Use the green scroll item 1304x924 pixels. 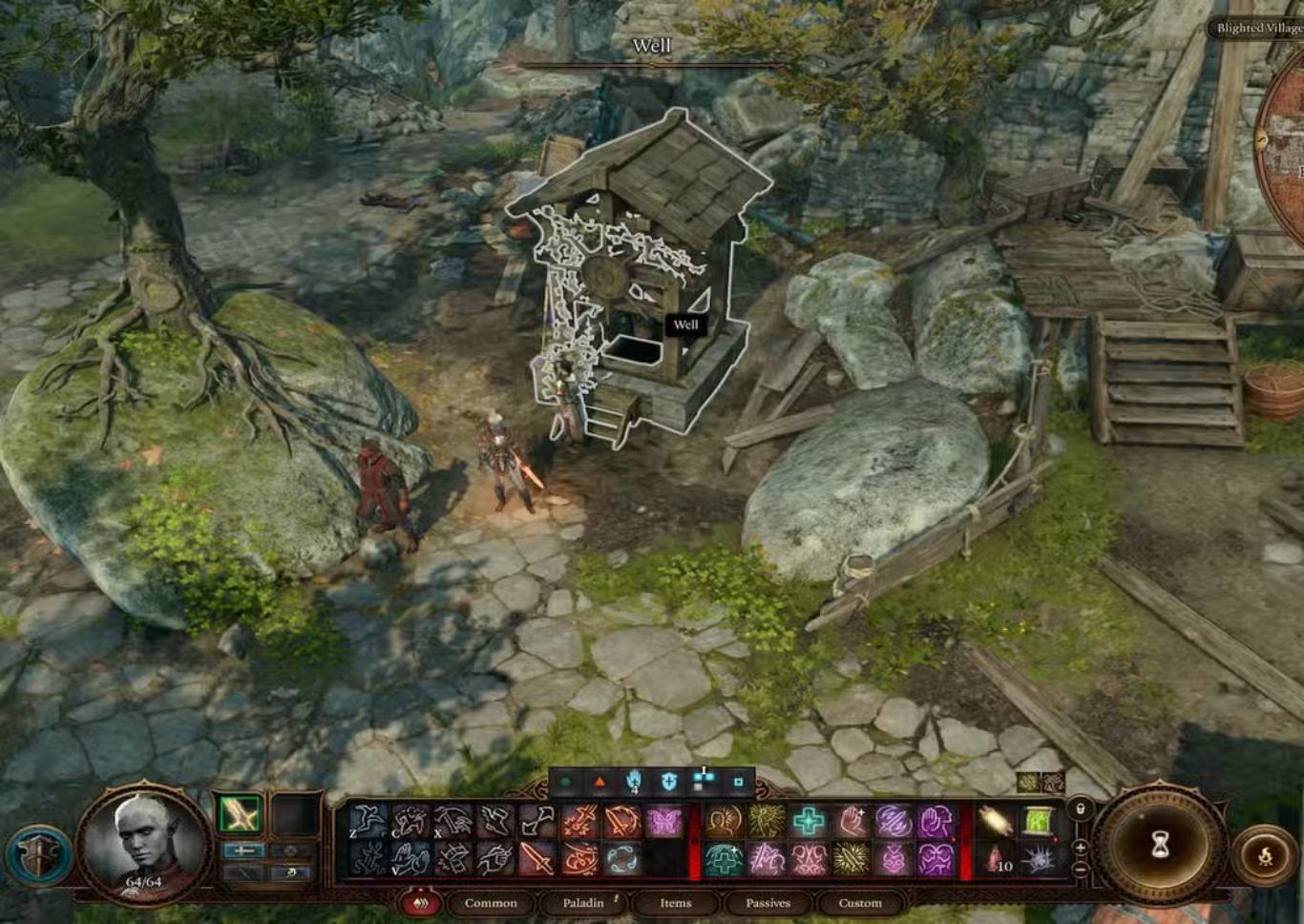(1038, 821)
